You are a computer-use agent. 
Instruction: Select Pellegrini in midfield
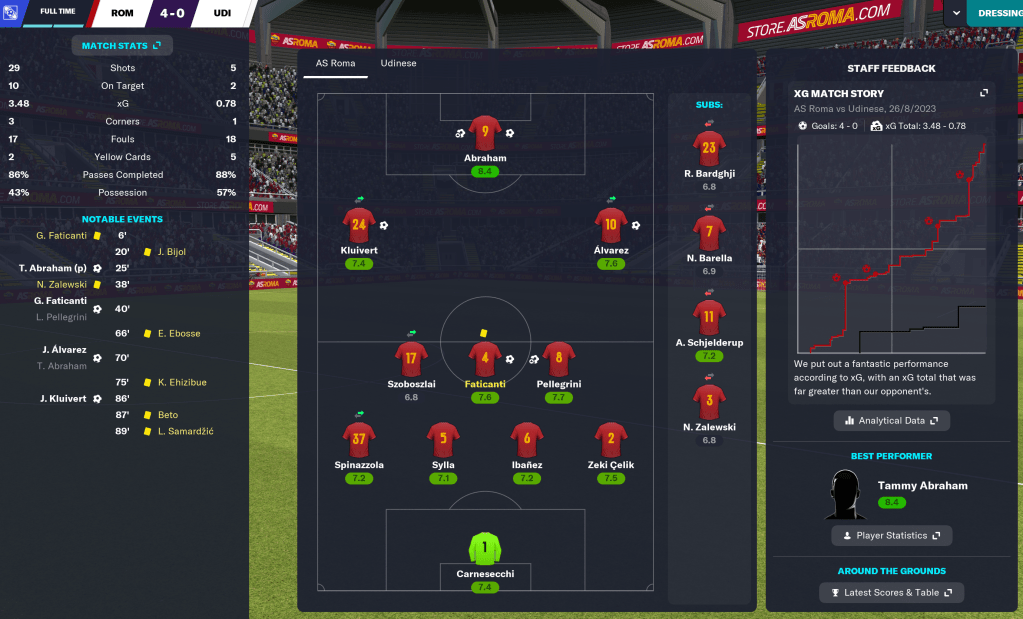tap(558, 358)
